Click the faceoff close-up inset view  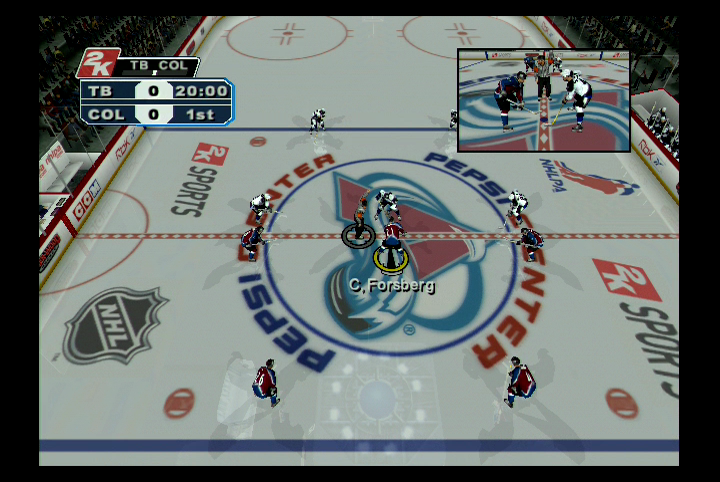[x=544, y=100]
